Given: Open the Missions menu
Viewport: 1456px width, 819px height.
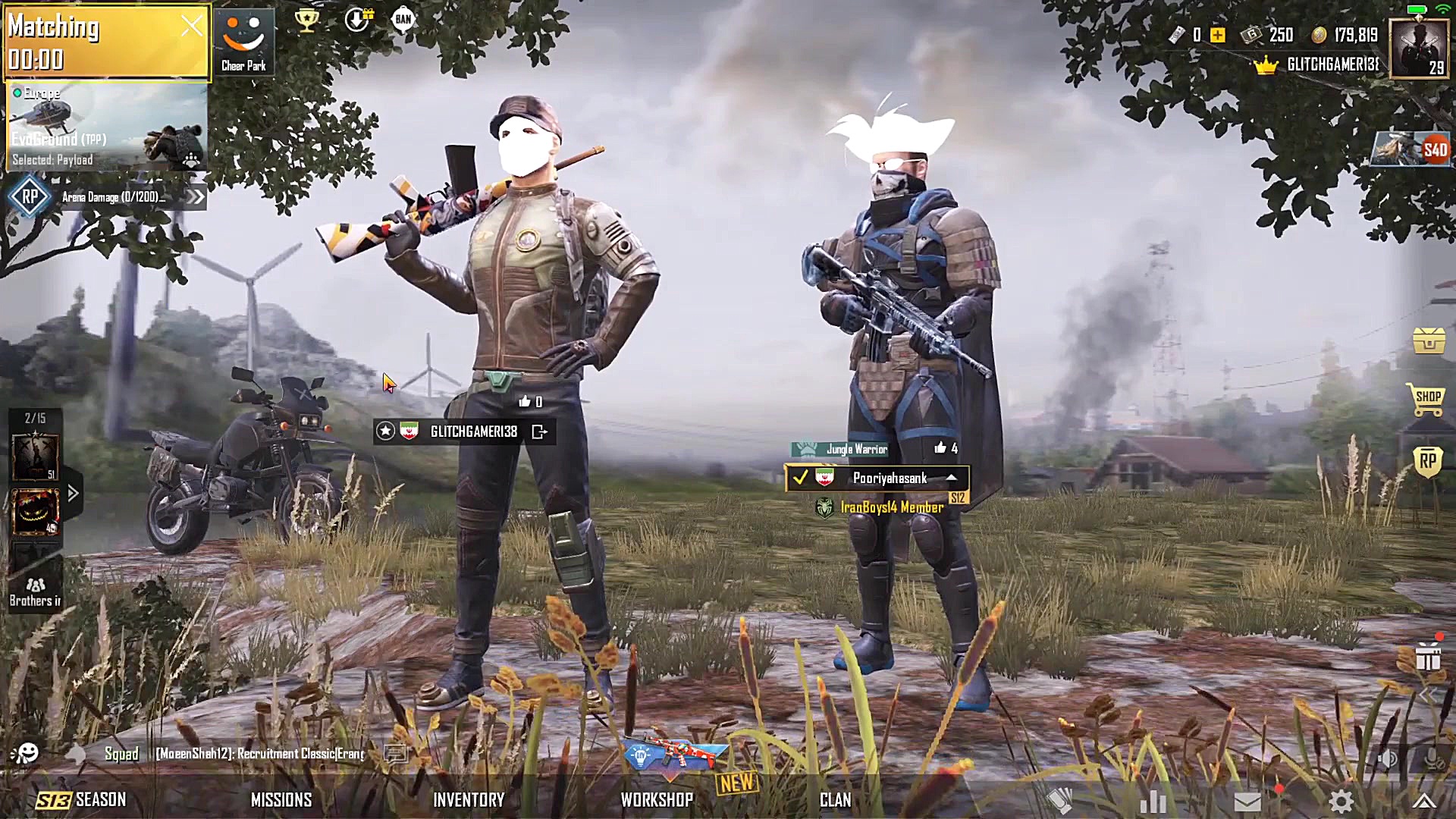Looking at the screenshot, I should (281, 800).
